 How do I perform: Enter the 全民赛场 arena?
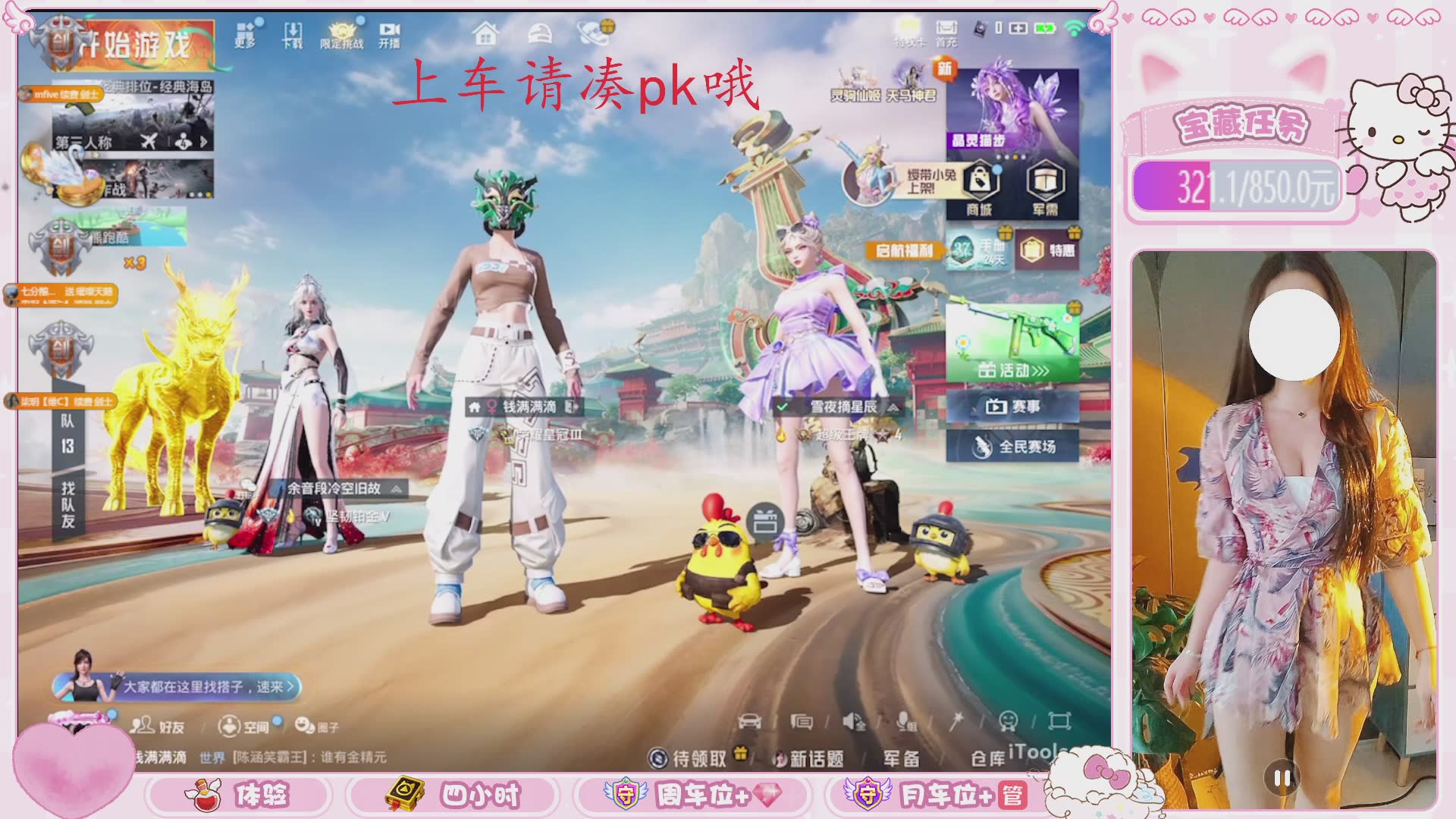(x=1012, y=447)
